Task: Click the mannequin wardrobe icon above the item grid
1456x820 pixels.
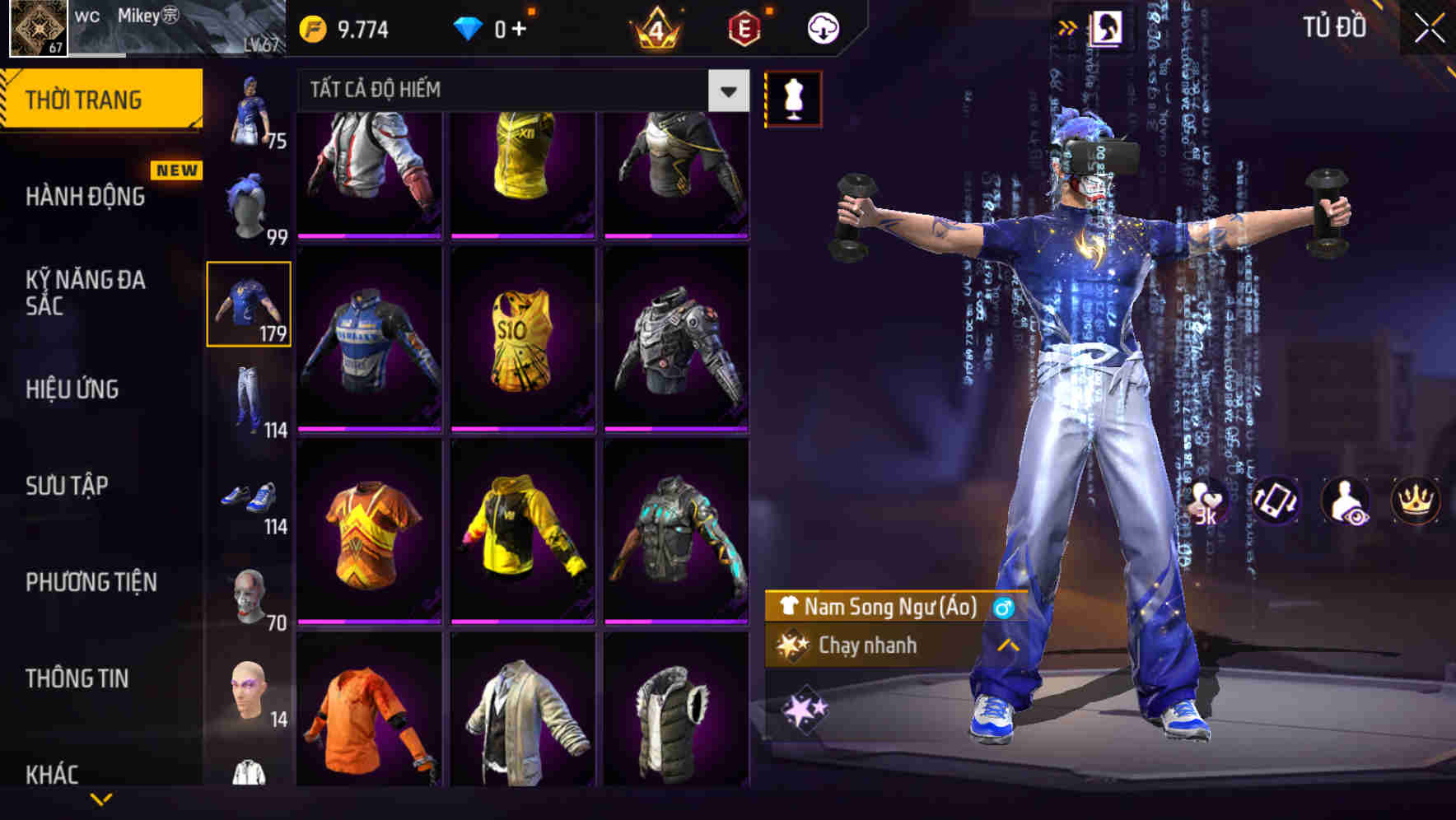Action: click(x=792, y=96)
